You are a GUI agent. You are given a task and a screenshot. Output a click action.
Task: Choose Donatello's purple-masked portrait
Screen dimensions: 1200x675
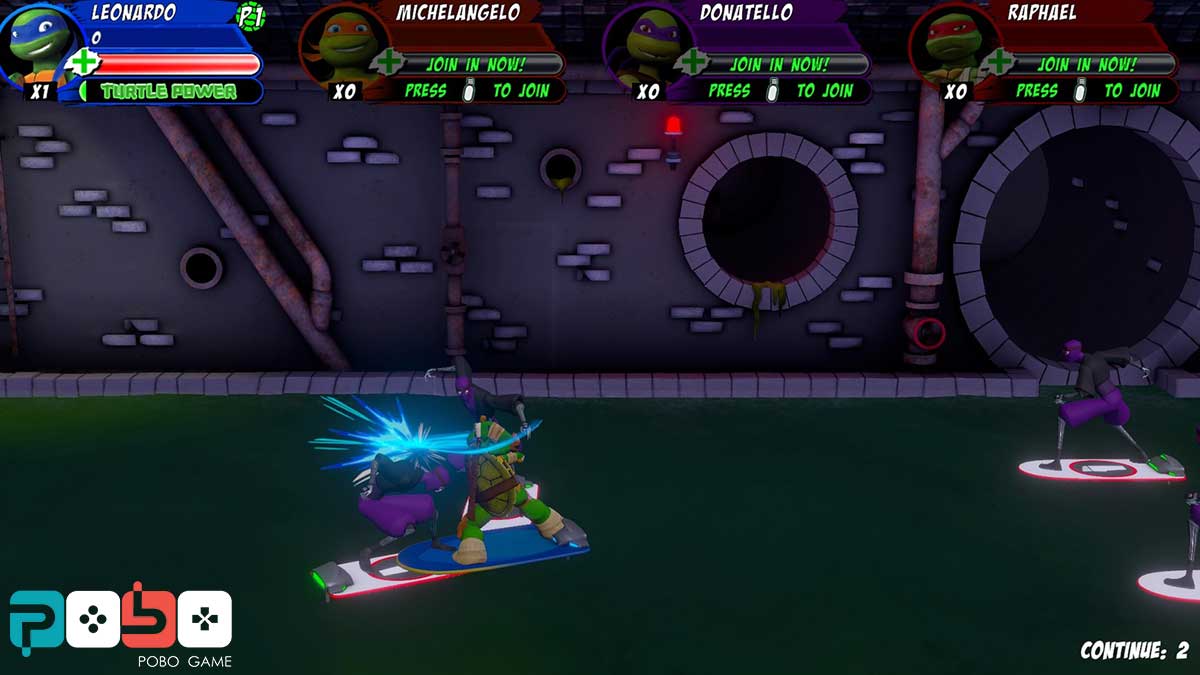coord(643,45)
